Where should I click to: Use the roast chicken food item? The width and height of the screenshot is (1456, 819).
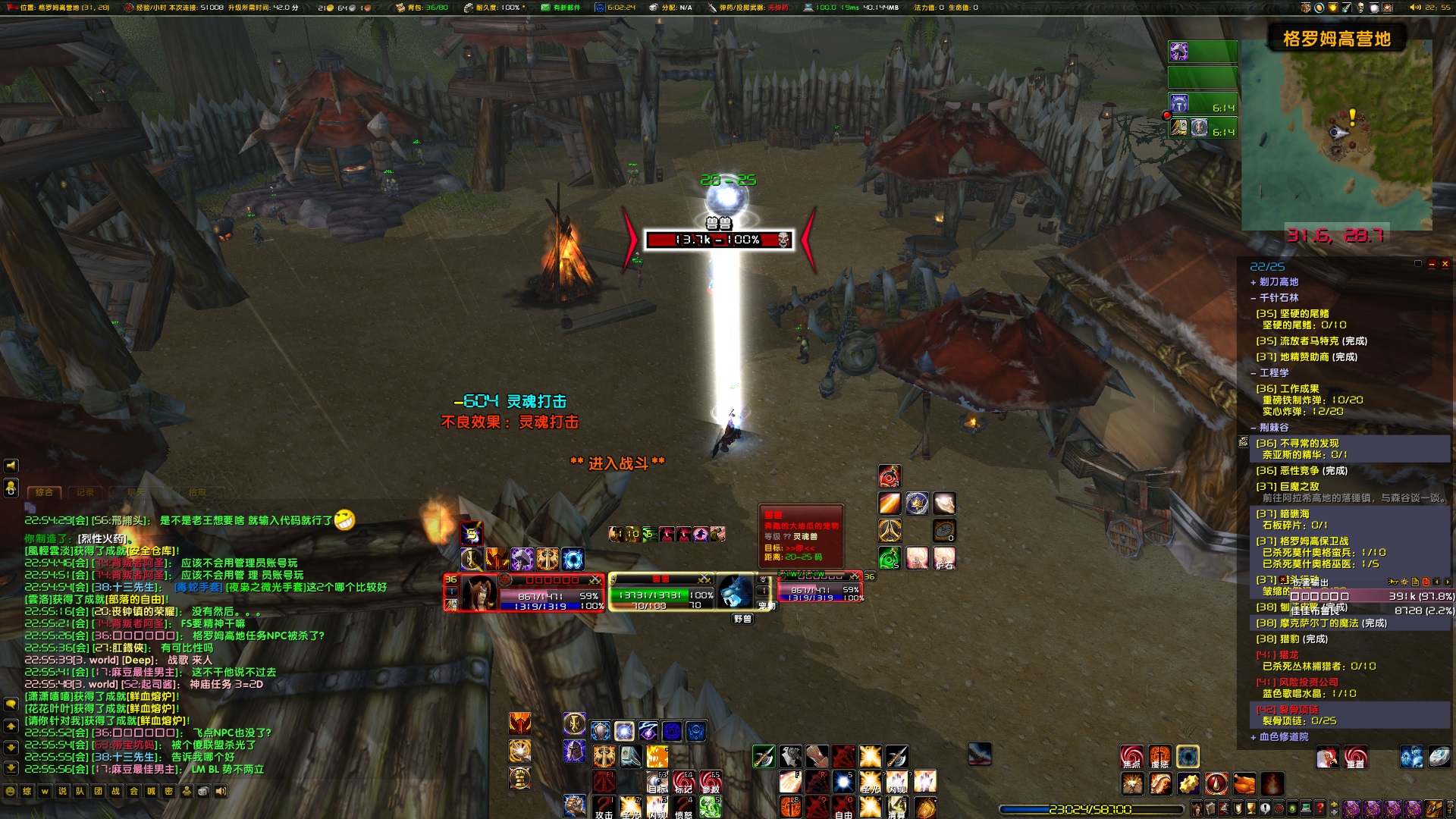coord(1244,783)
